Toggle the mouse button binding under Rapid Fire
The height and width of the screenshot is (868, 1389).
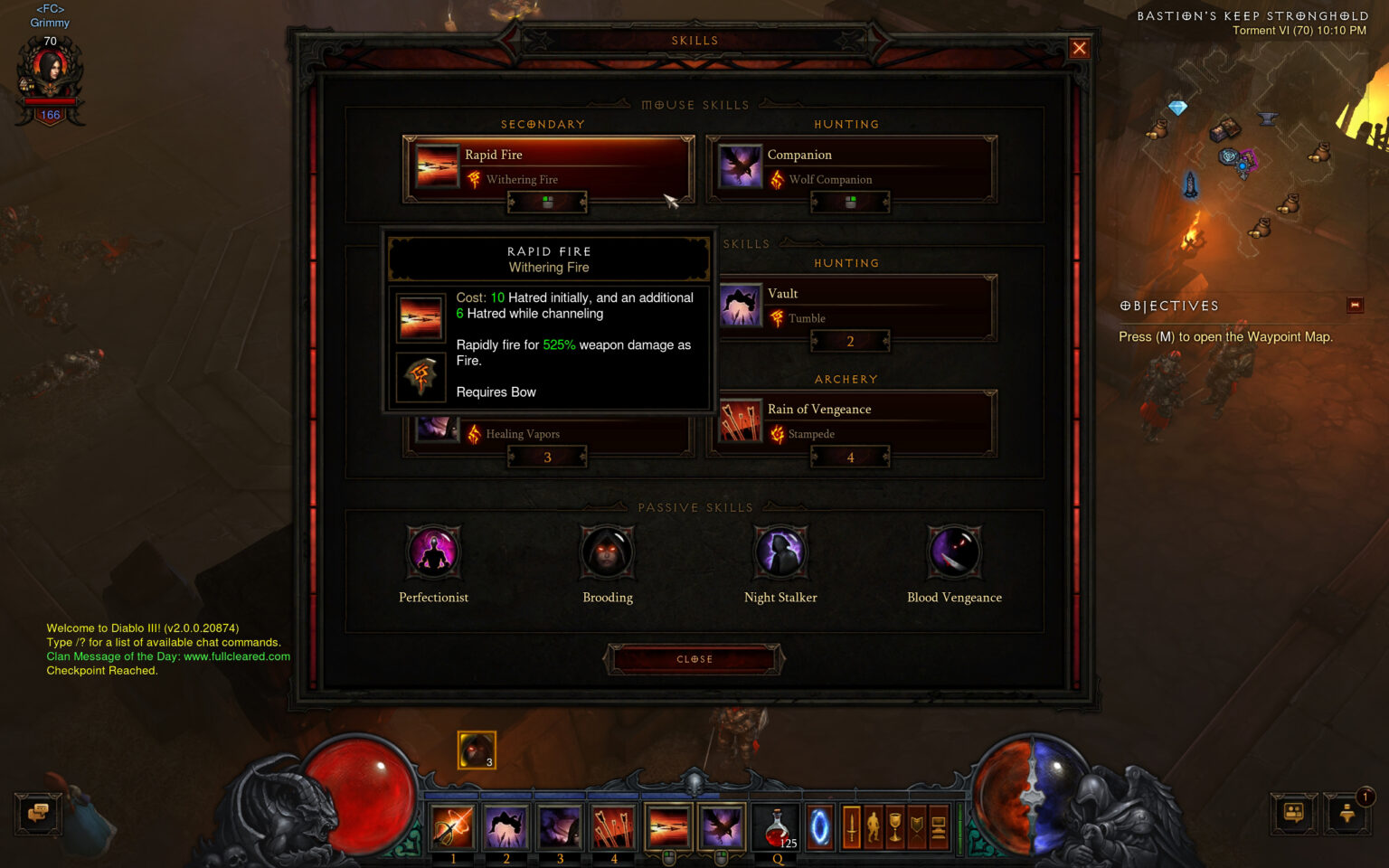tap(547, 203)
